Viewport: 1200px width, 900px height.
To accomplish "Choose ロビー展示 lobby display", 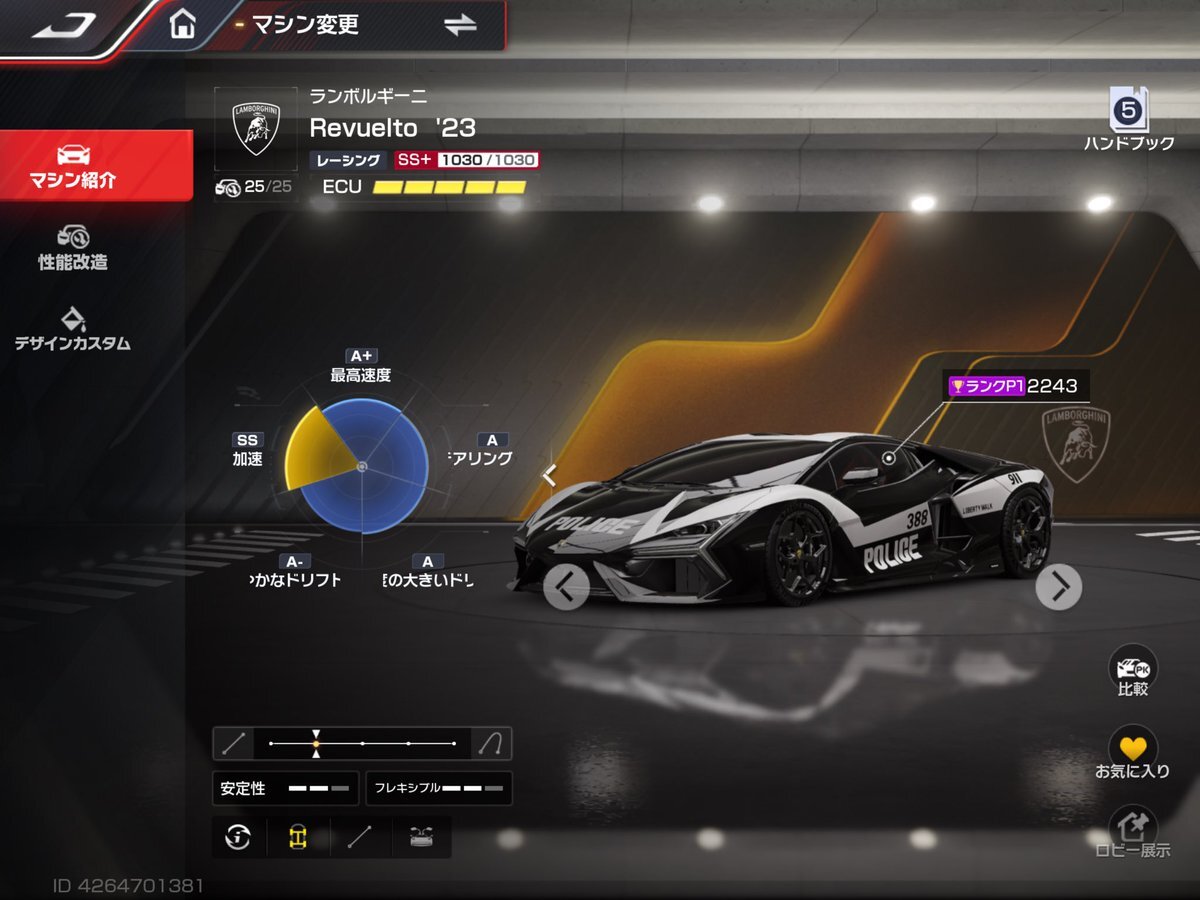I will pyautogui.click(x=1133, y=835).
